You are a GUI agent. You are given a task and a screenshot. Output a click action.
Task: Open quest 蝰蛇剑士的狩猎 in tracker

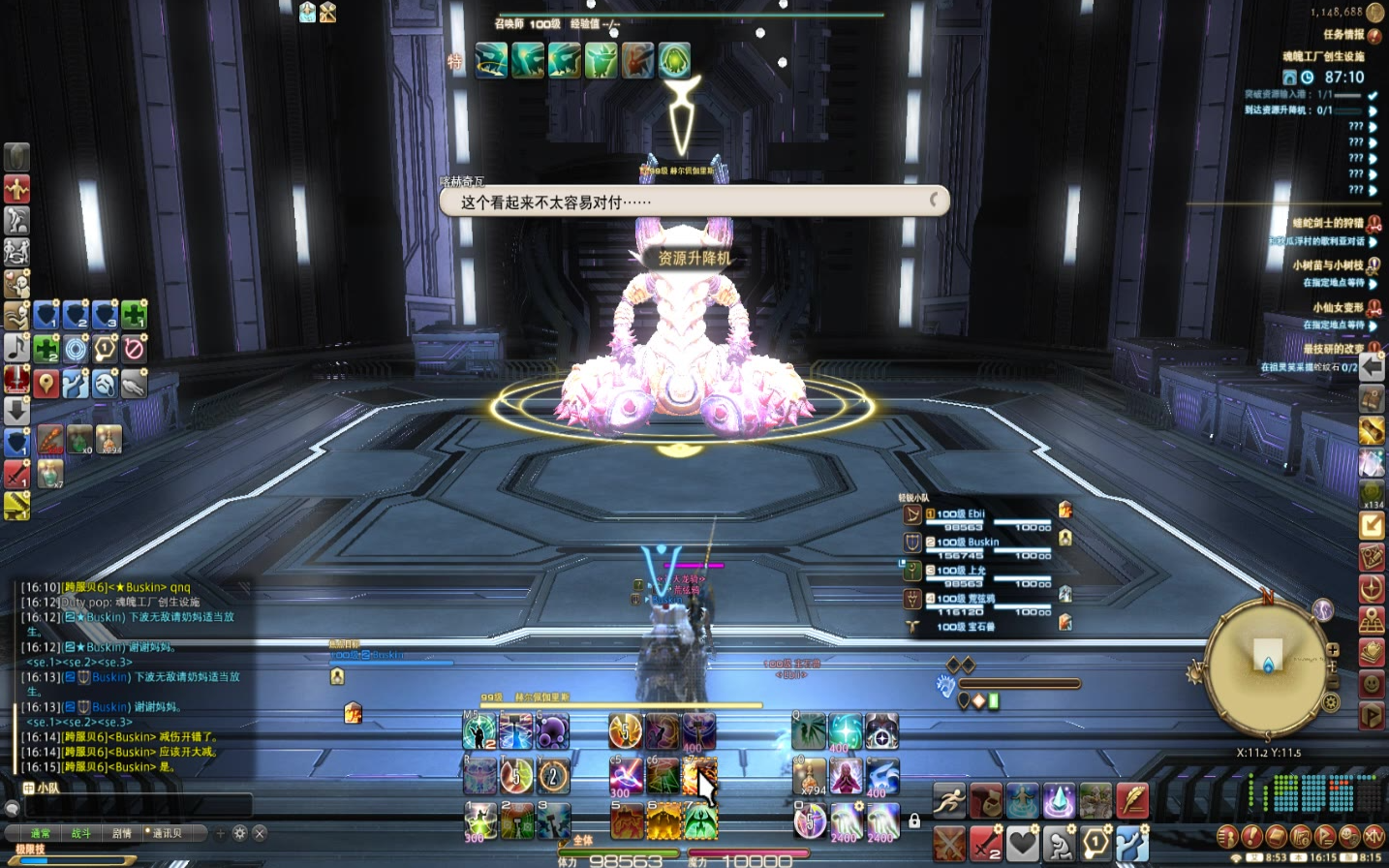(1327, 223)
